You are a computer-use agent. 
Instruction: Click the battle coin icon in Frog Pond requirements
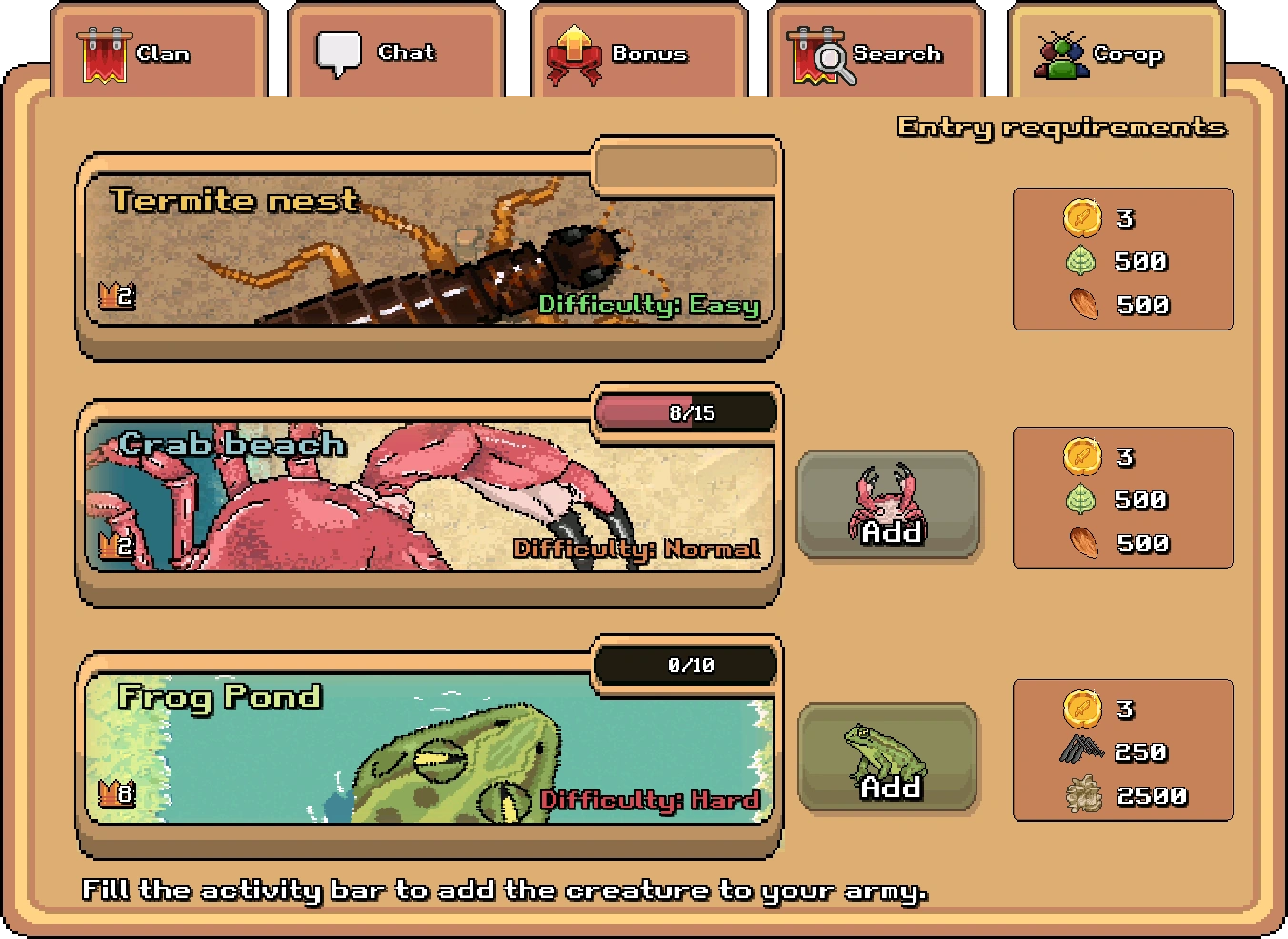coord(1080,708)
